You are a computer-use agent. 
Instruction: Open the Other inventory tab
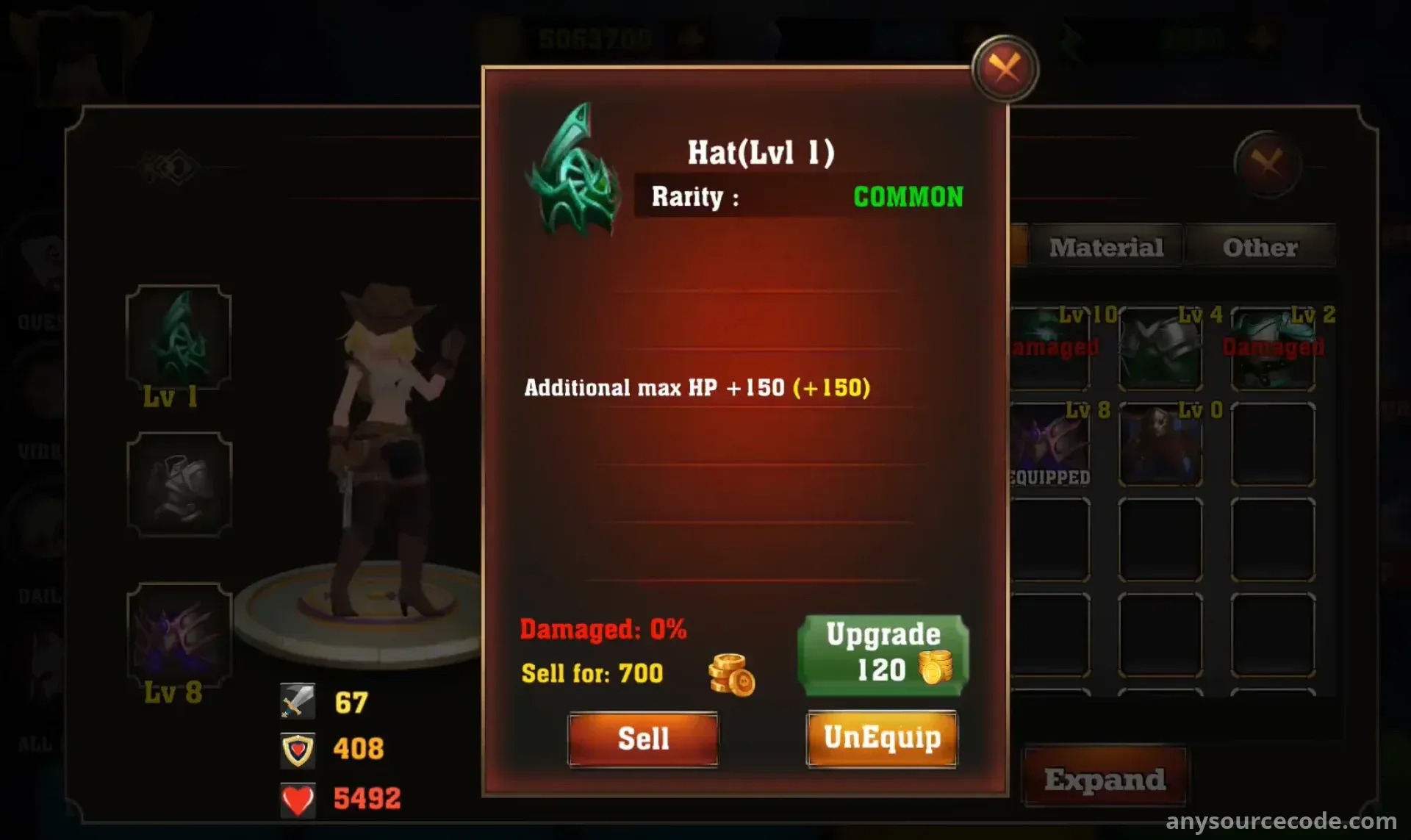coord(1260,247)
